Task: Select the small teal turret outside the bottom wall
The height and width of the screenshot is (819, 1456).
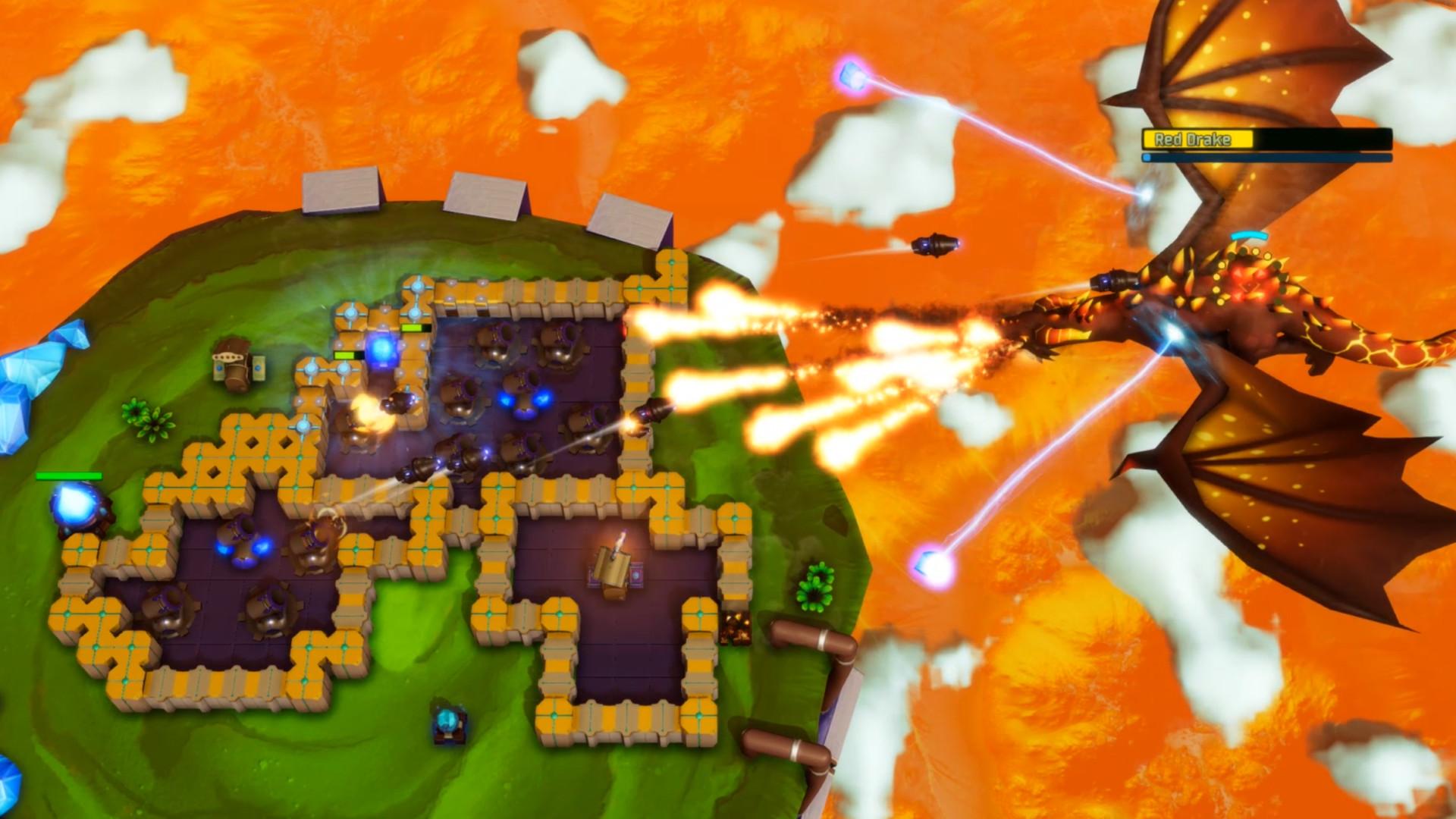Action: point(447,724)
